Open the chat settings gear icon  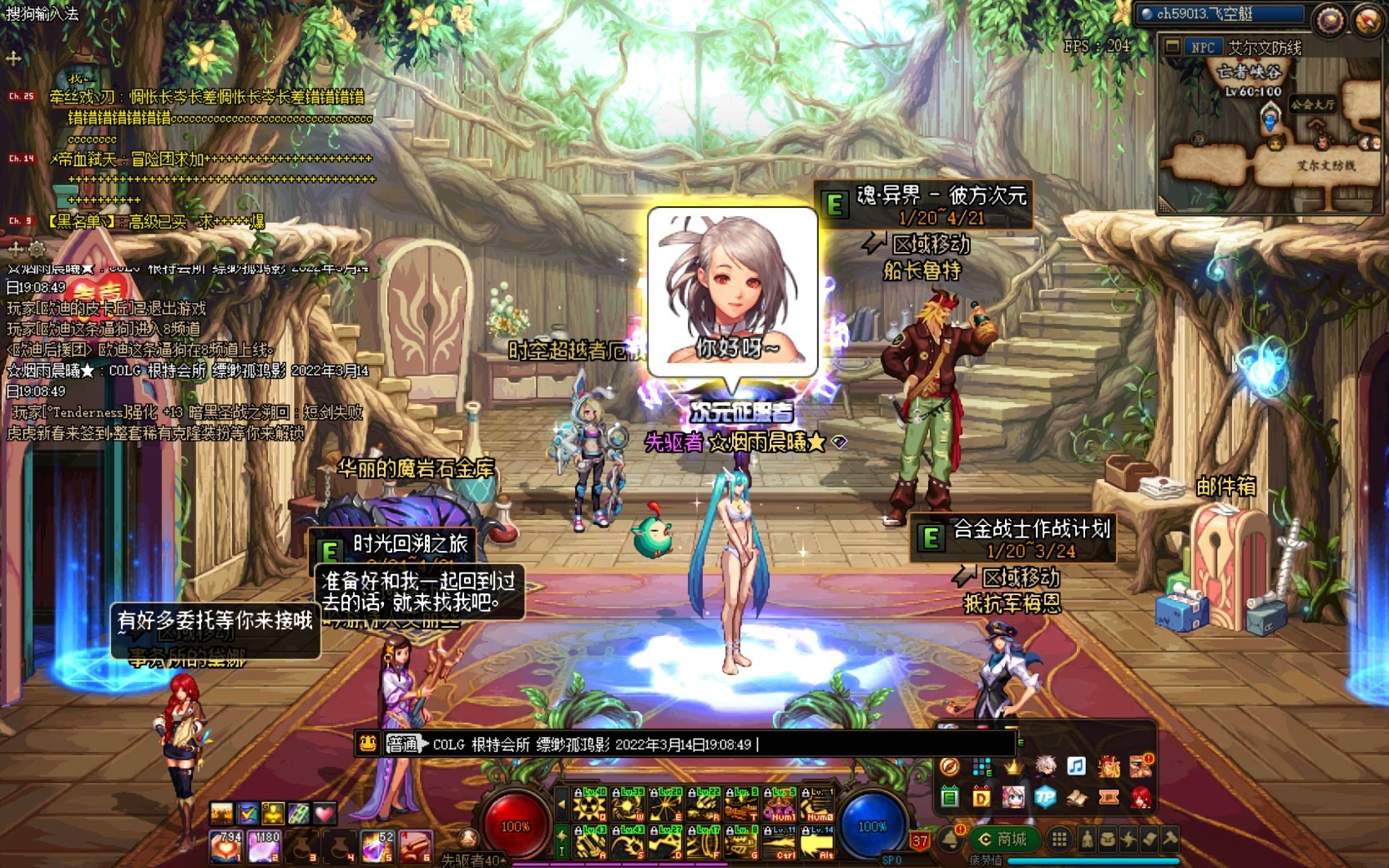(37, 249)
